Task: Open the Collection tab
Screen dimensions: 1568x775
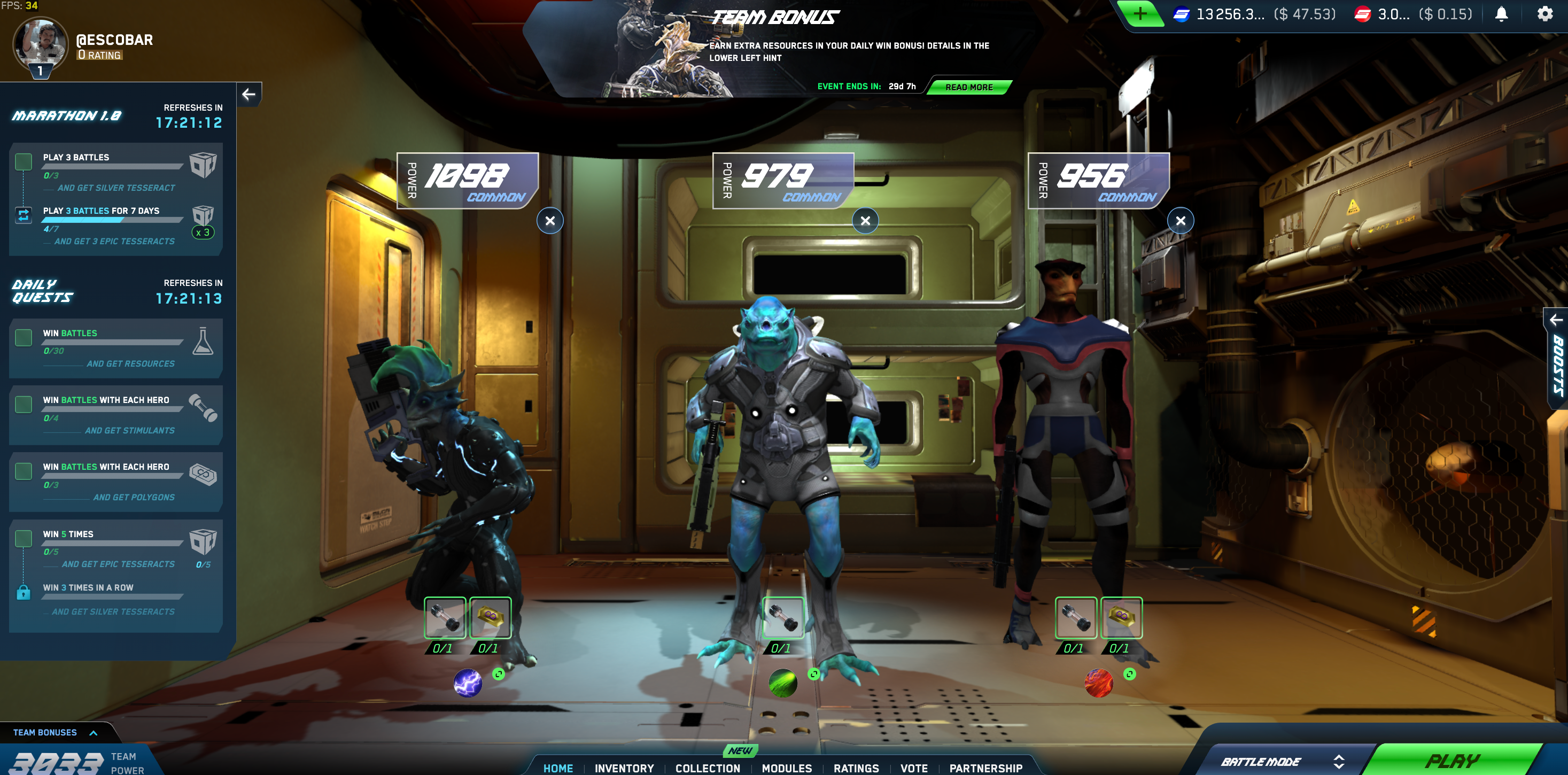Action: point(707,768)
